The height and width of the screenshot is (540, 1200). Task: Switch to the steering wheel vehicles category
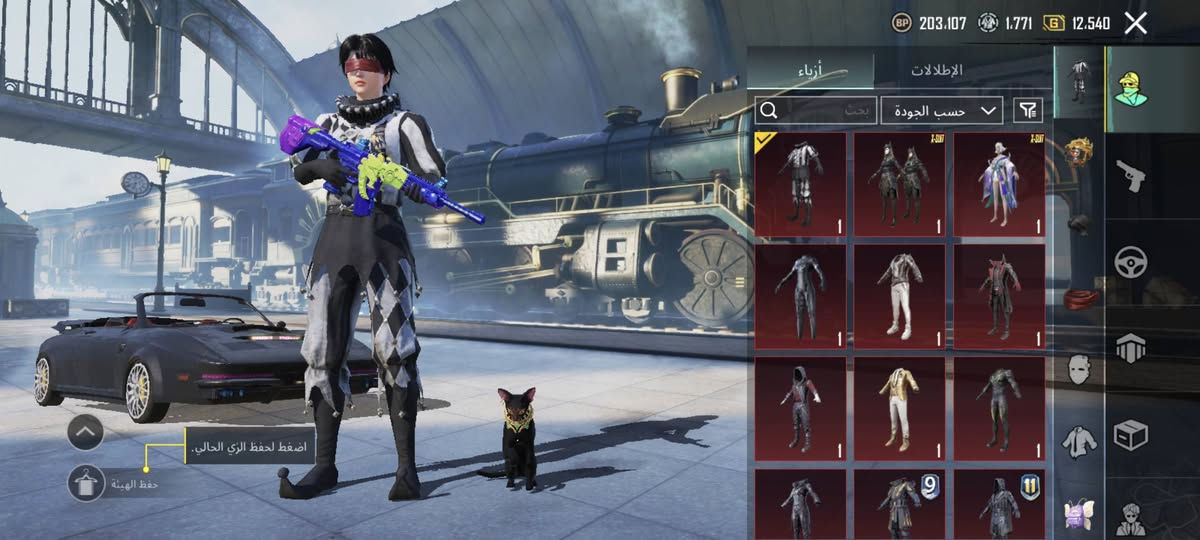(1131, 262)
